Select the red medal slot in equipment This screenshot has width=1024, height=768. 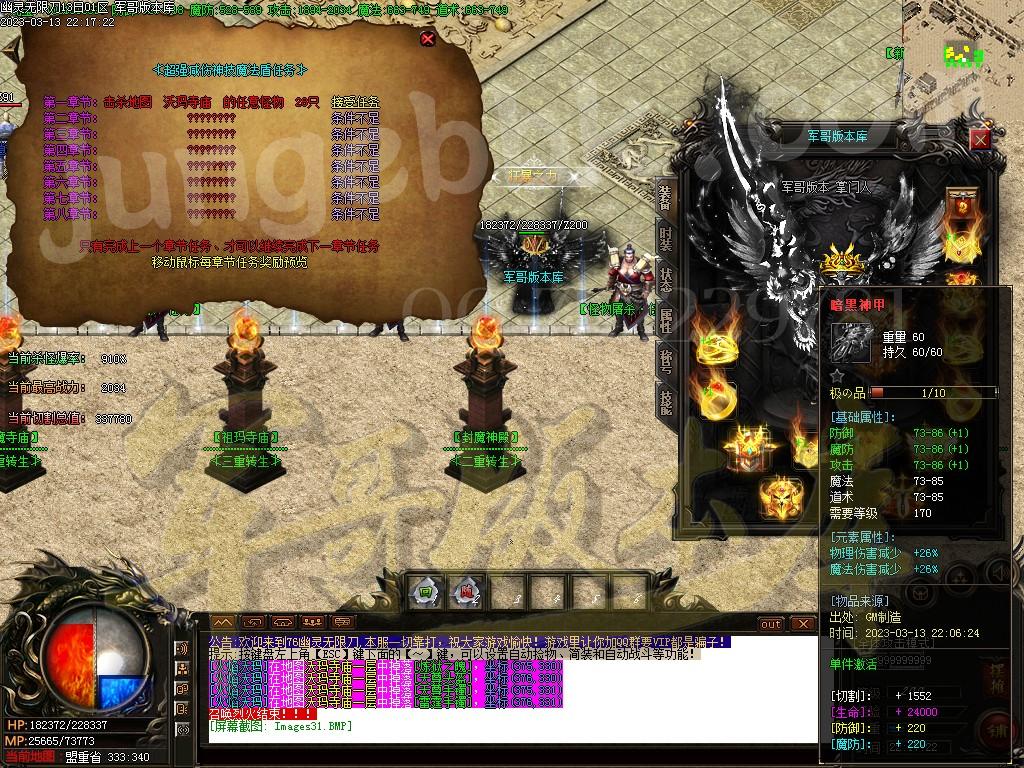(962, 207)
